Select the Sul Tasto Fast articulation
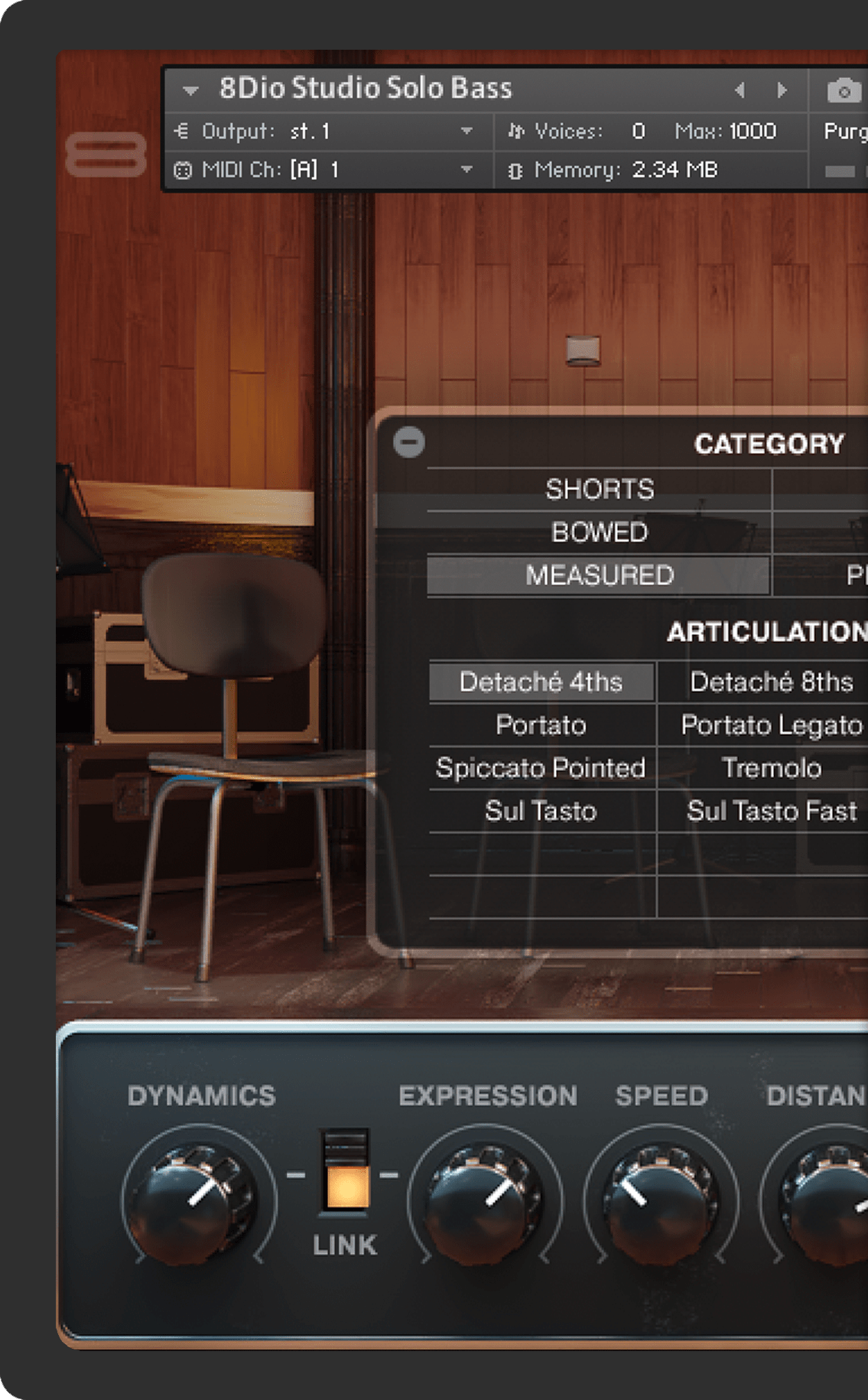Image resolution: width=868 pixels, height=1400 pixels. click(771, 811)
